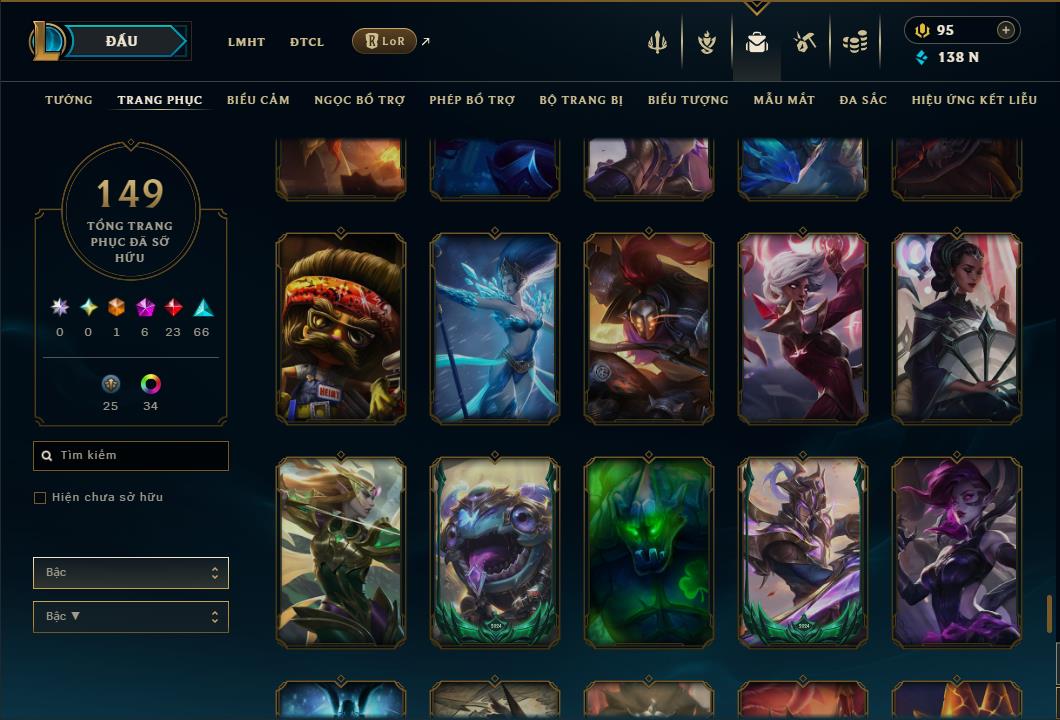Launch the LoR external link

pos(385,41)
